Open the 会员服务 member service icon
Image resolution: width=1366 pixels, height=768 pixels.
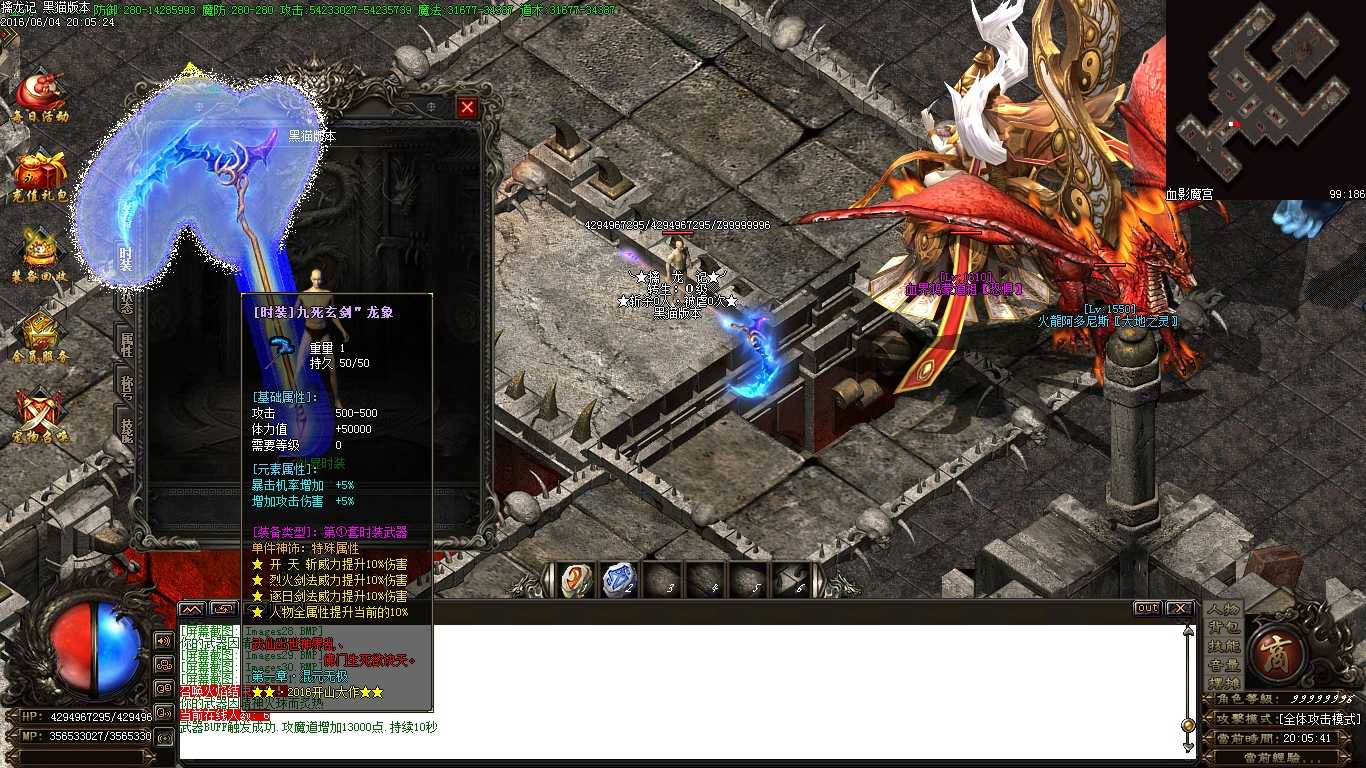[40, 330]
